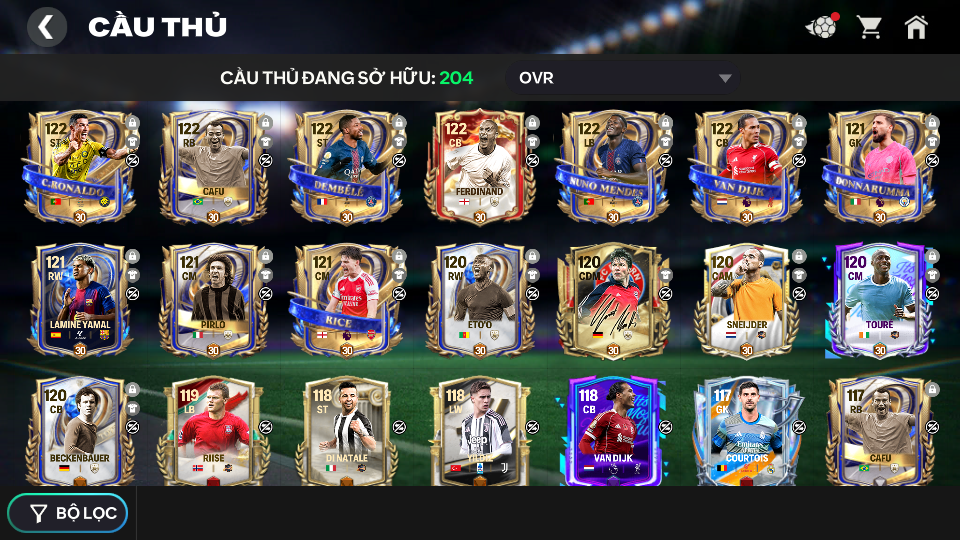
Task: Open the Bộ Lọc filter panel
Action: coord(68,513)
